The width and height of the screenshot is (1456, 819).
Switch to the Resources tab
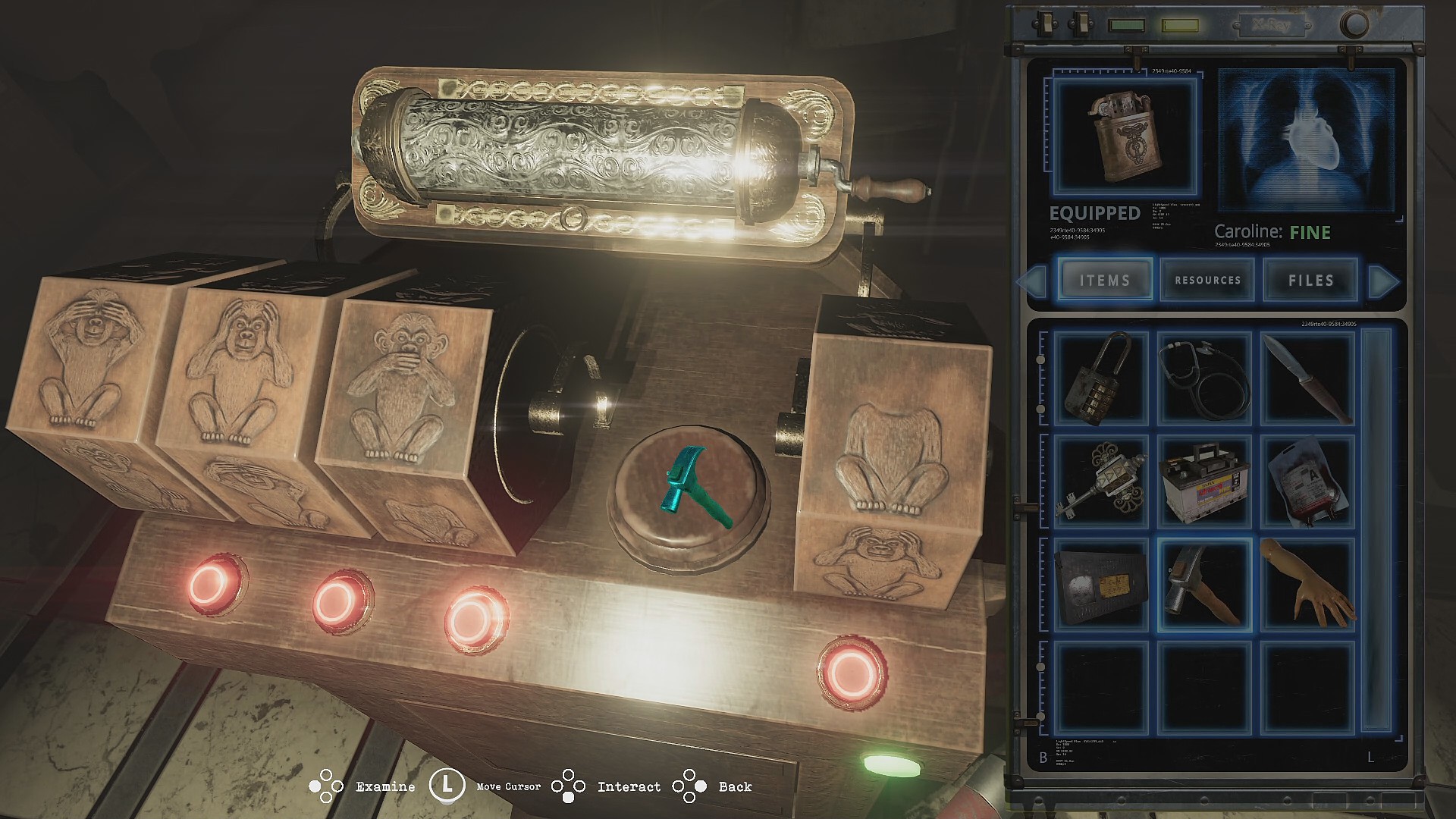1207,280
